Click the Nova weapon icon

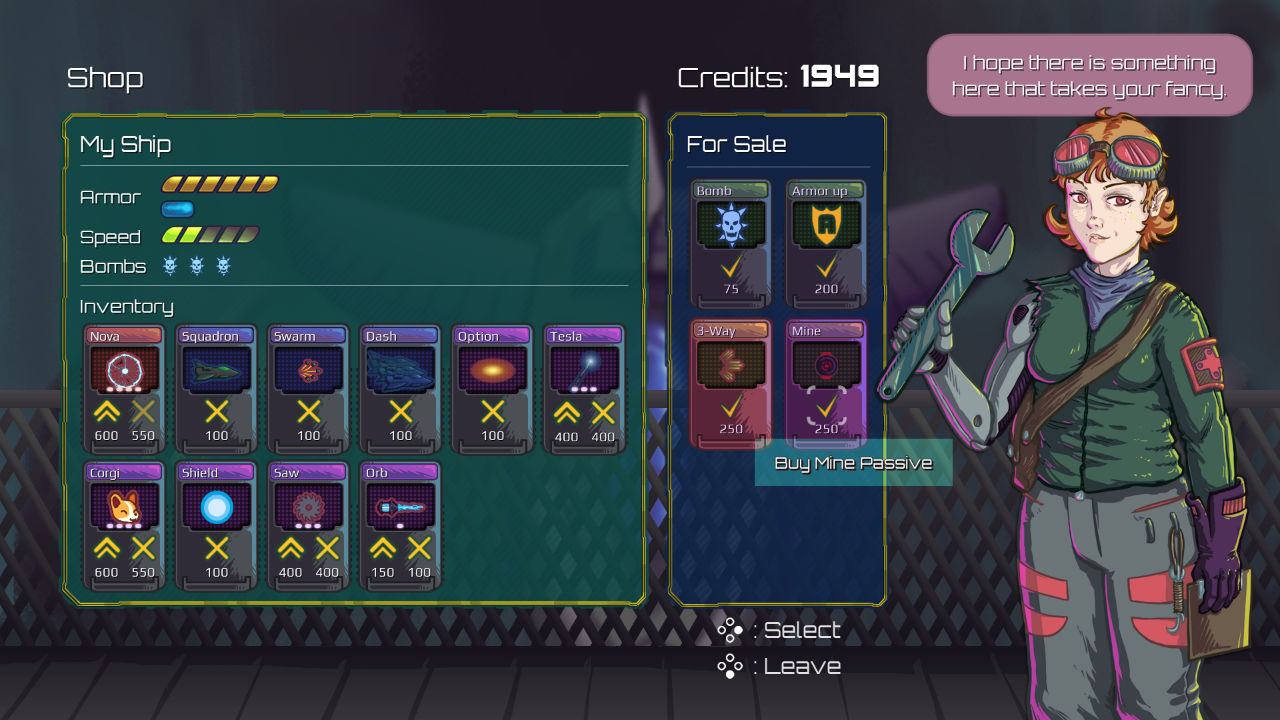125,370
